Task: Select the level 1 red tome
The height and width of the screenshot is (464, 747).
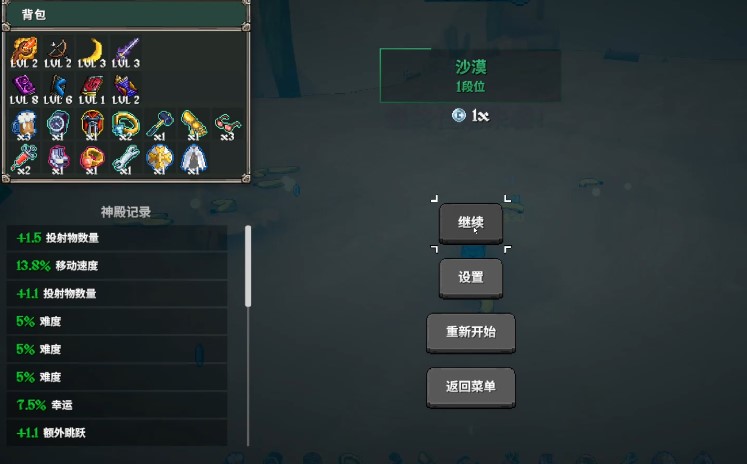Action: (x=92, y=87)
